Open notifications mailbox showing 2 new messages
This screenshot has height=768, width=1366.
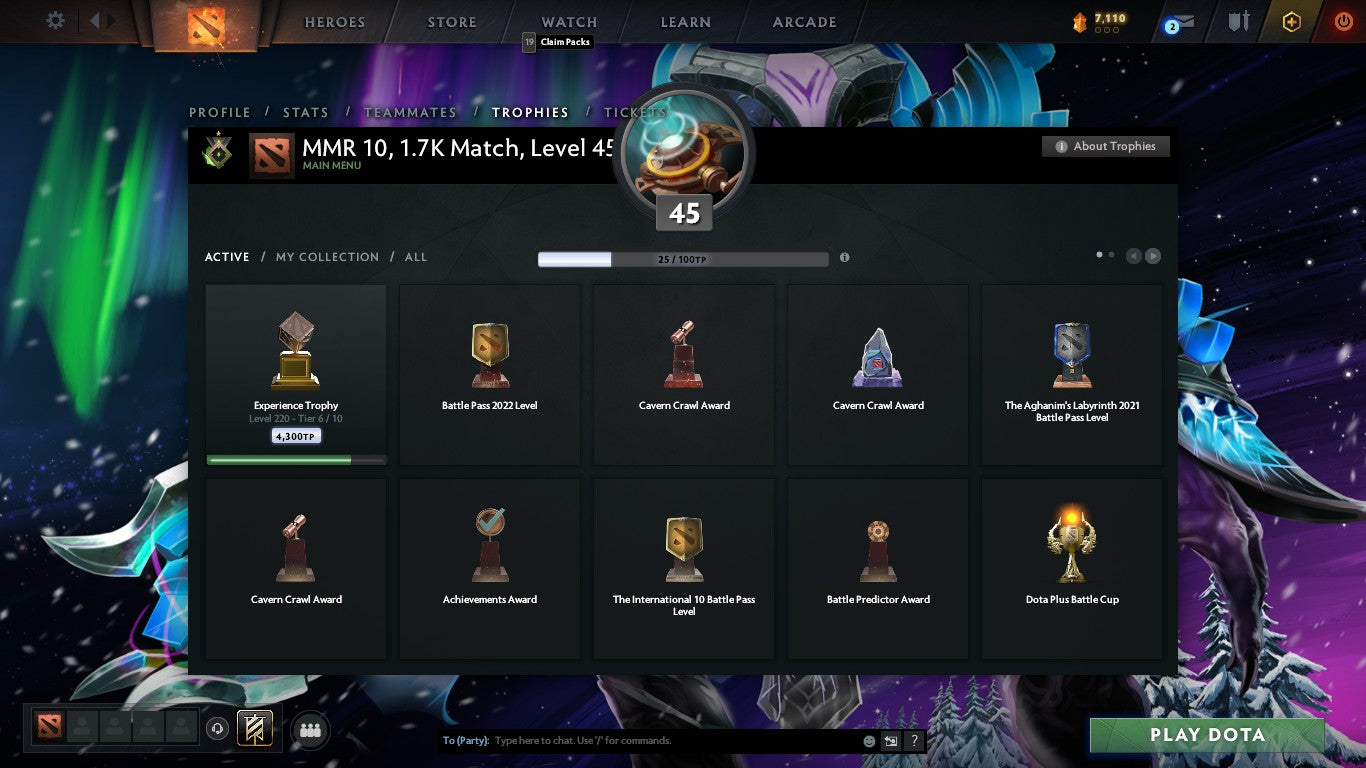coord(1182,22)
